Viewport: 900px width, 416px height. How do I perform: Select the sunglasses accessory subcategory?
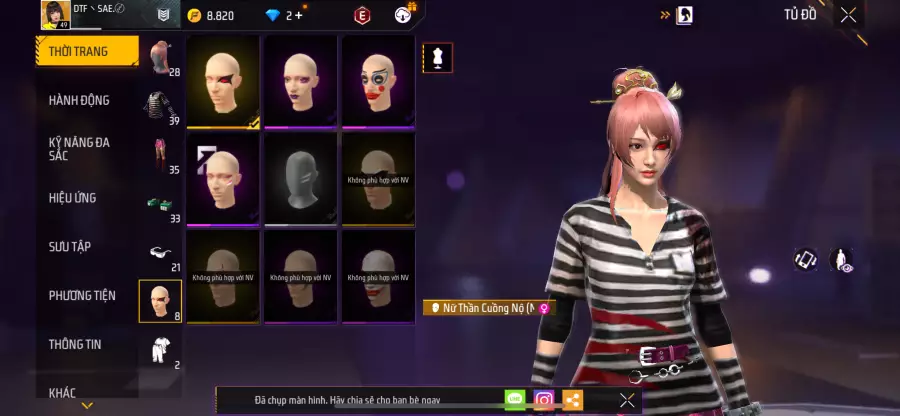coord(161,253)
